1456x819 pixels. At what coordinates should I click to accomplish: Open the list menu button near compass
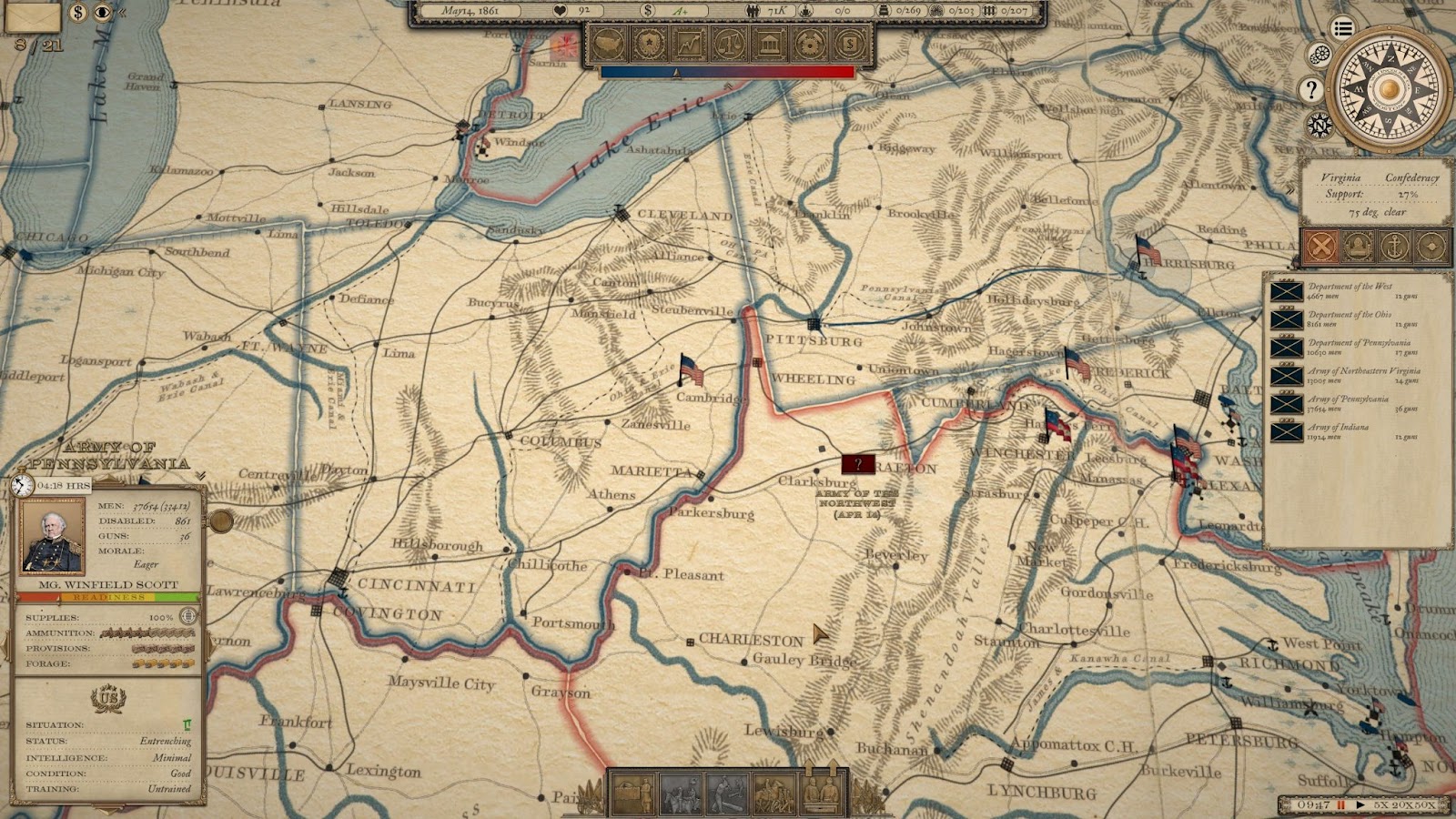[1343, 28]
